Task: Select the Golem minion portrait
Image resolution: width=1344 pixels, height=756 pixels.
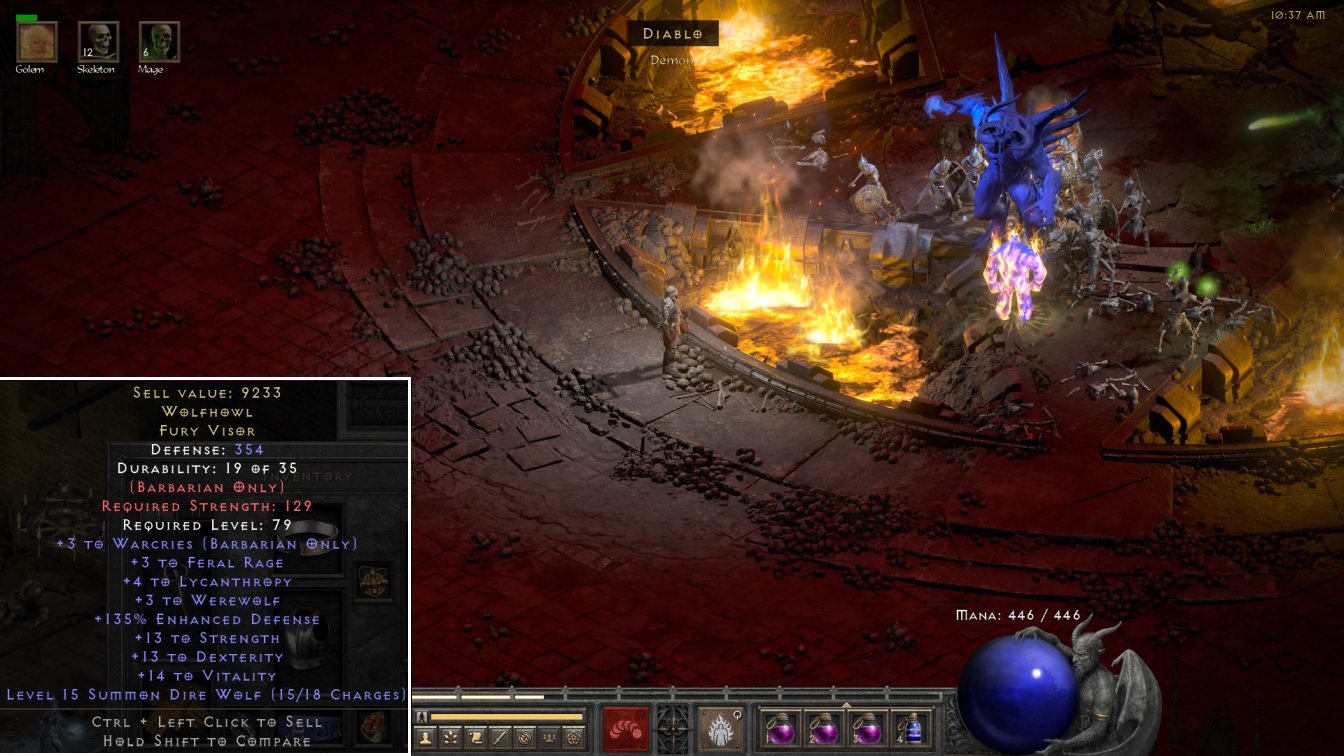Action: [37, 41]
